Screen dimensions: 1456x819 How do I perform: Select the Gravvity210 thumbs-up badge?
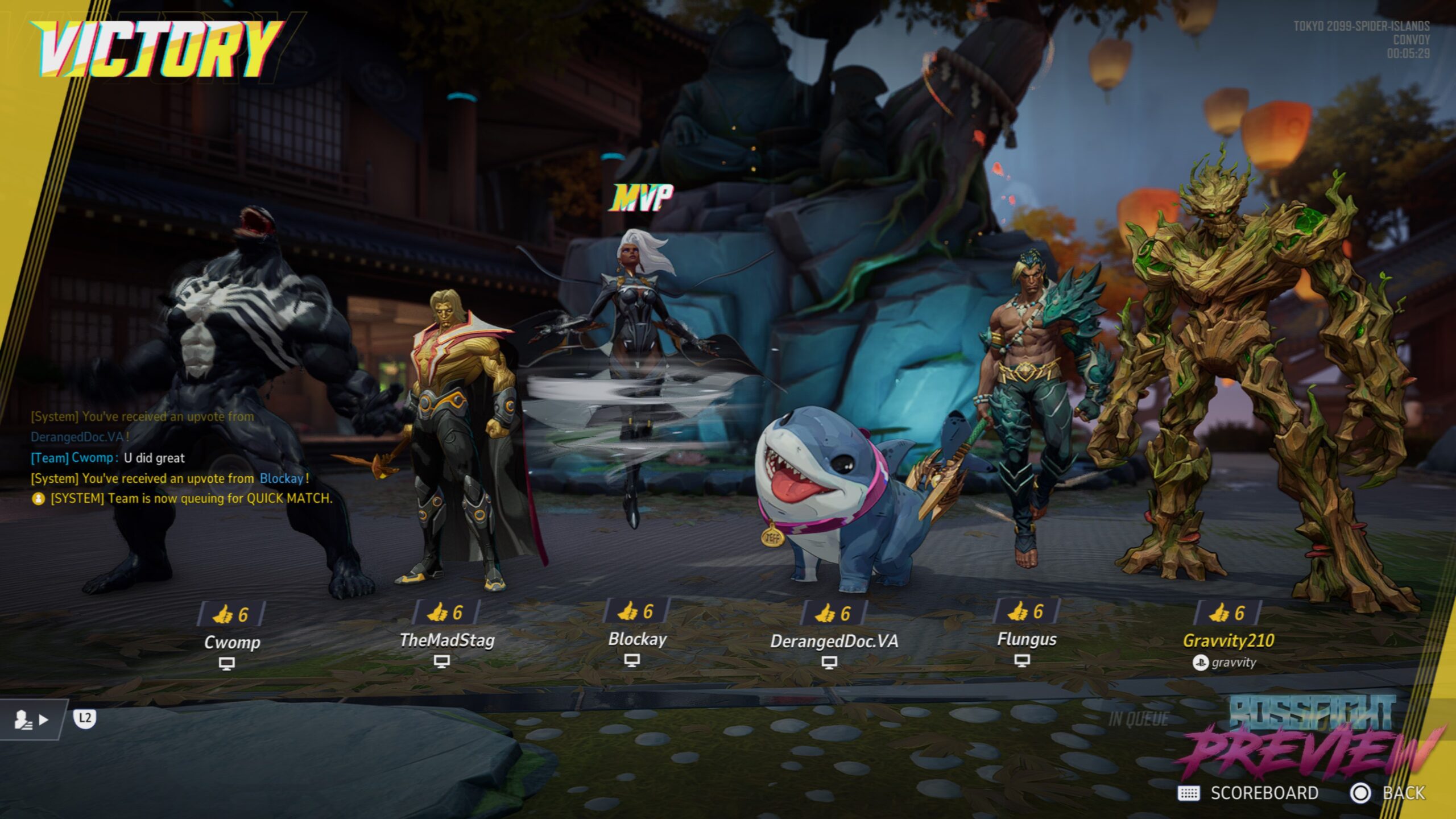click(x=1227, y=613)
